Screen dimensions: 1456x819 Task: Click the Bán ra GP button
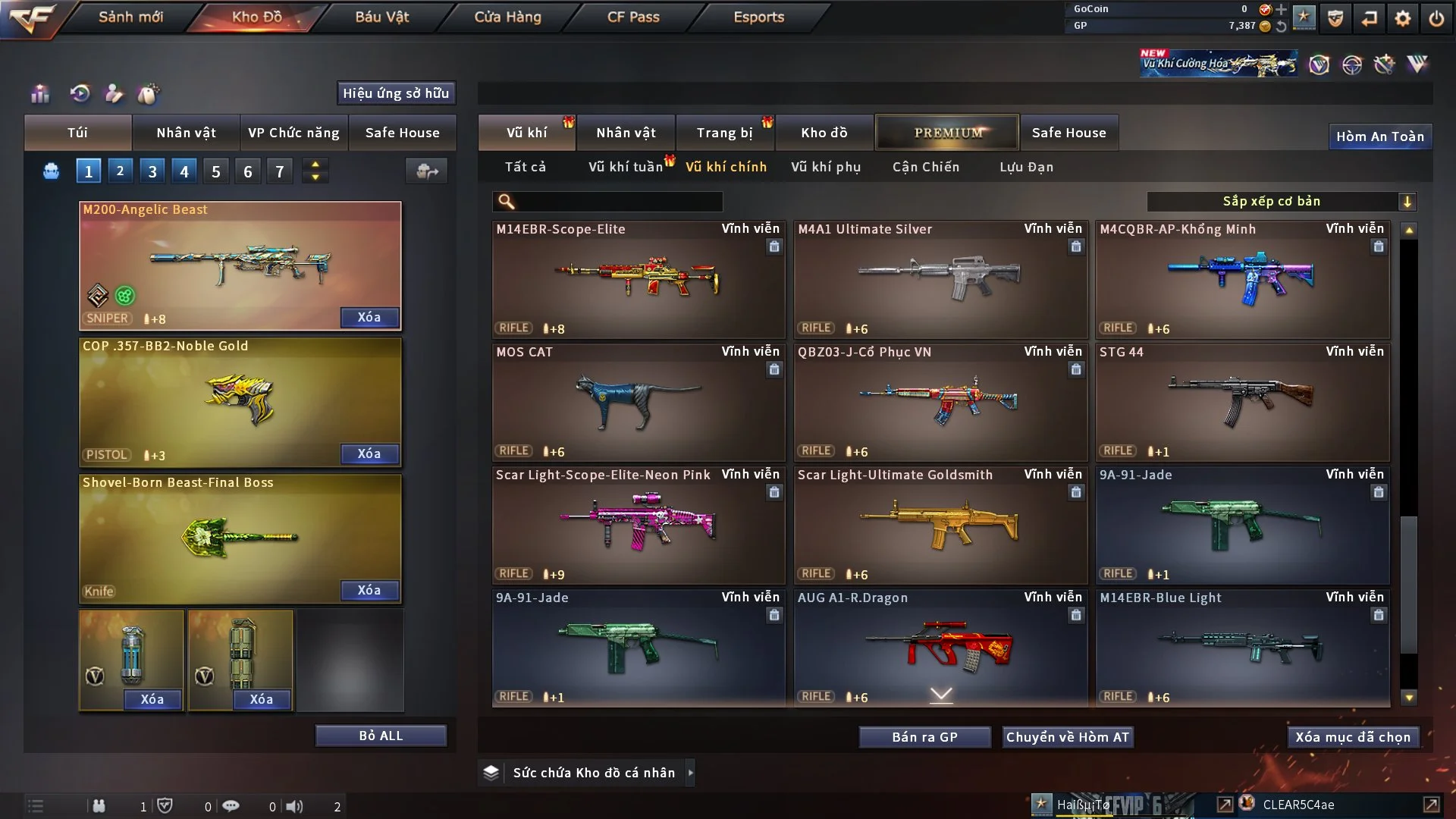[924, 737]
